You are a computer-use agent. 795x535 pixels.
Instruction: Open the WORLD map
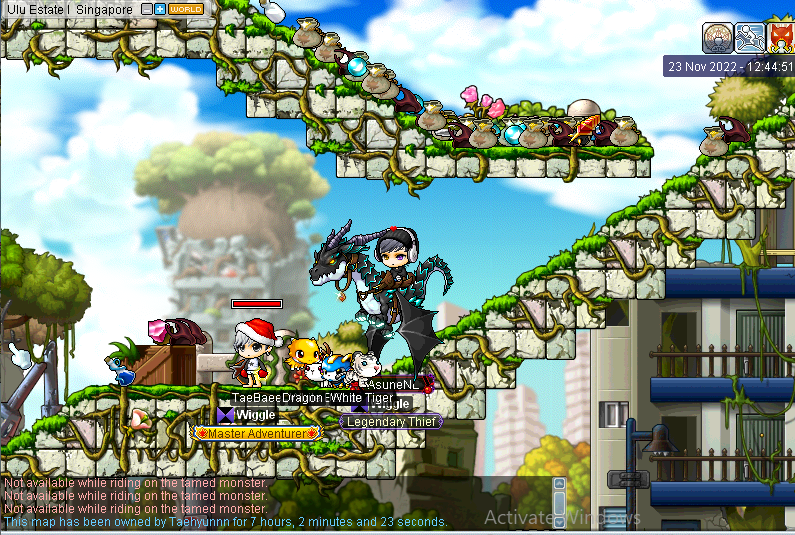click(186, 9)
